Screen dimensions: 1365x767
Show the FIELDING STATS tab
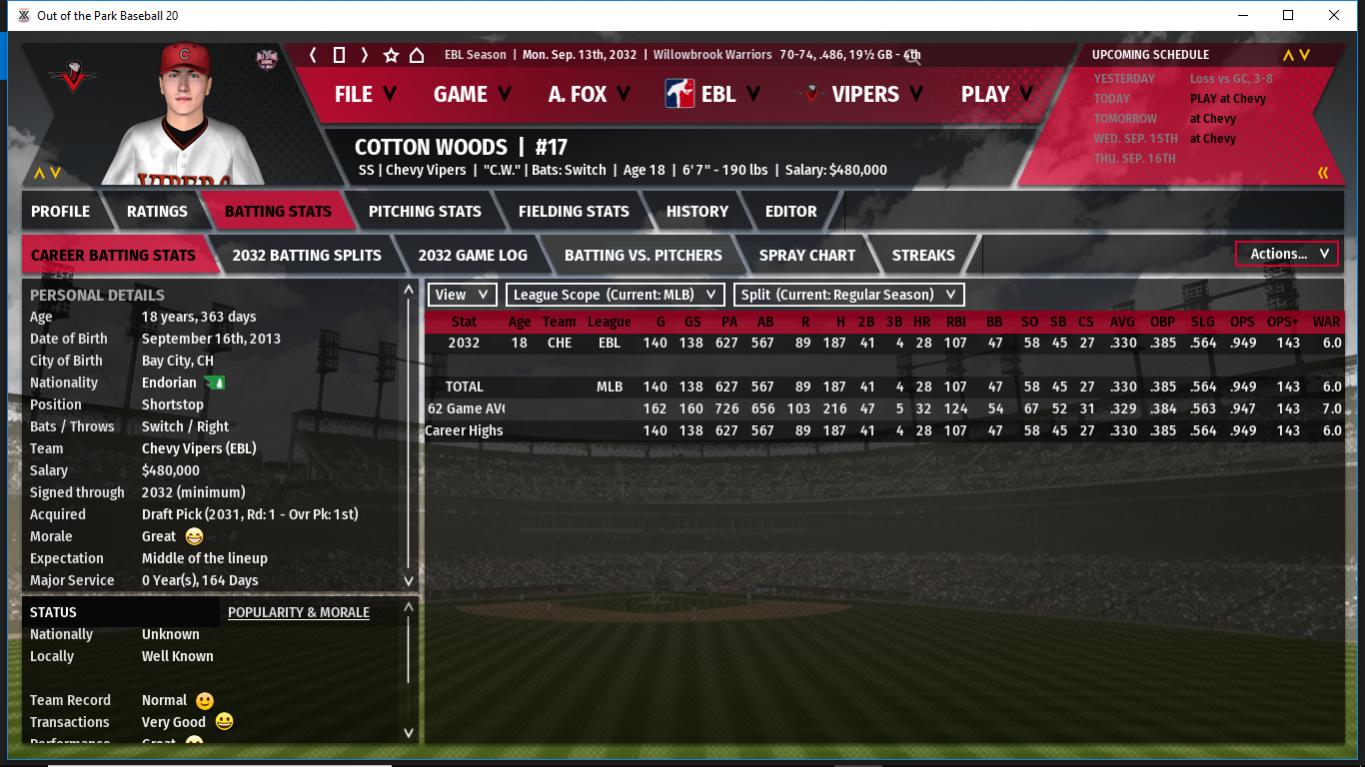pos(573,211)
